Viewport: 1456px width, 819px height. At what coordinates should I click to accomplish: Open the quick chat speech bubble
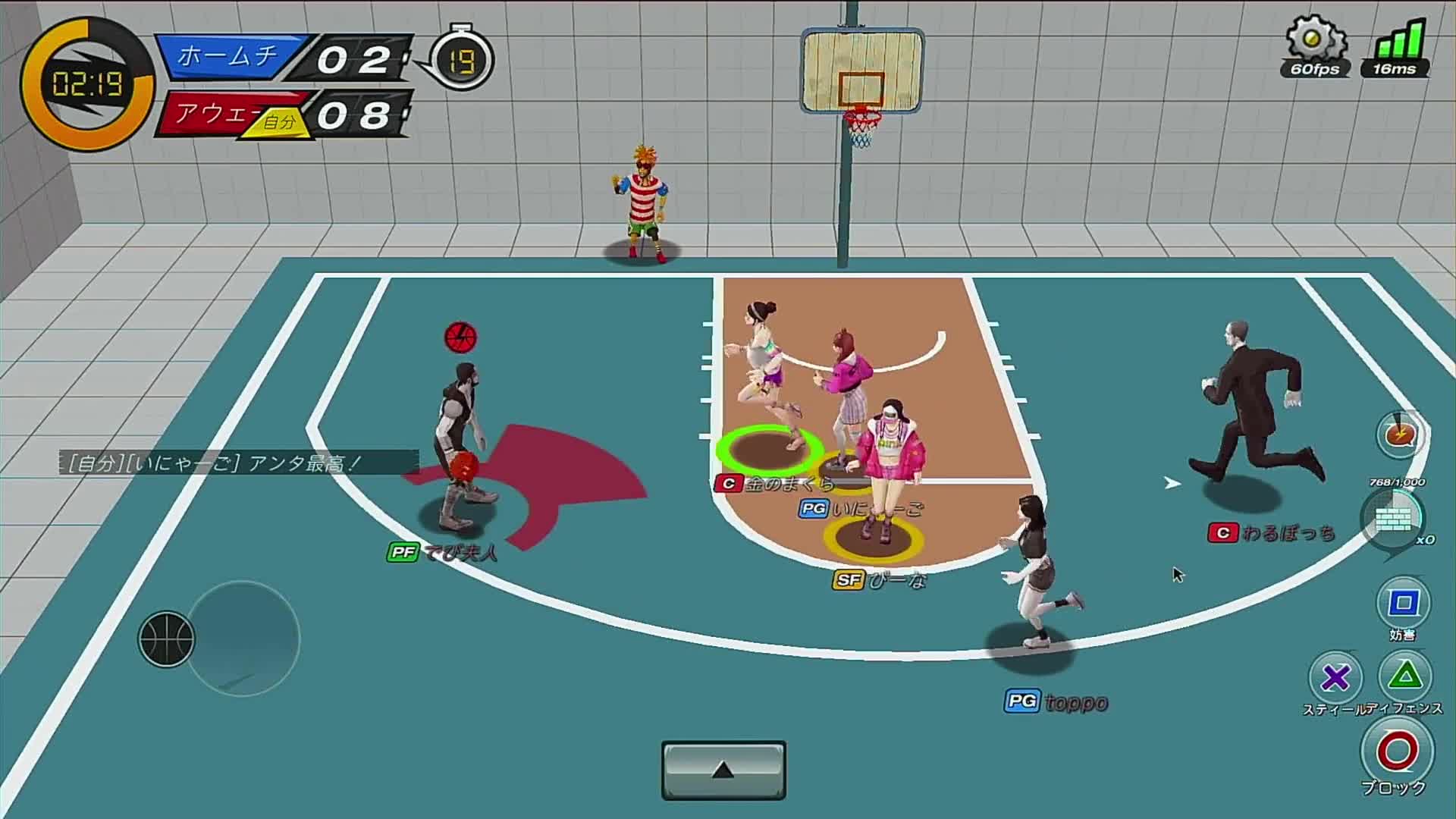tap(1401, 435)
